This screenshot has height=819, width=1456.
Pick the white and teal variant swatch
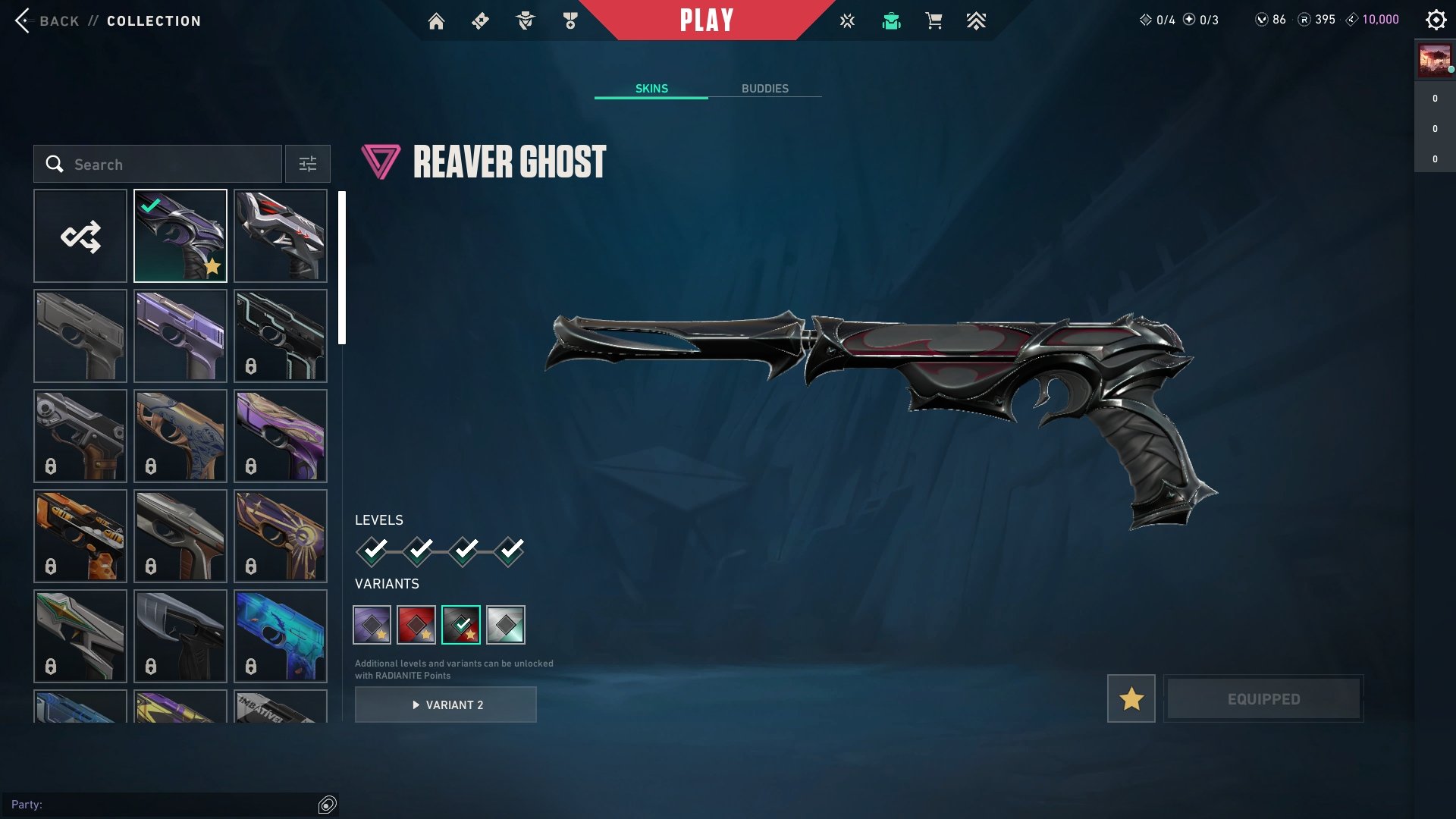coord(506,625)
